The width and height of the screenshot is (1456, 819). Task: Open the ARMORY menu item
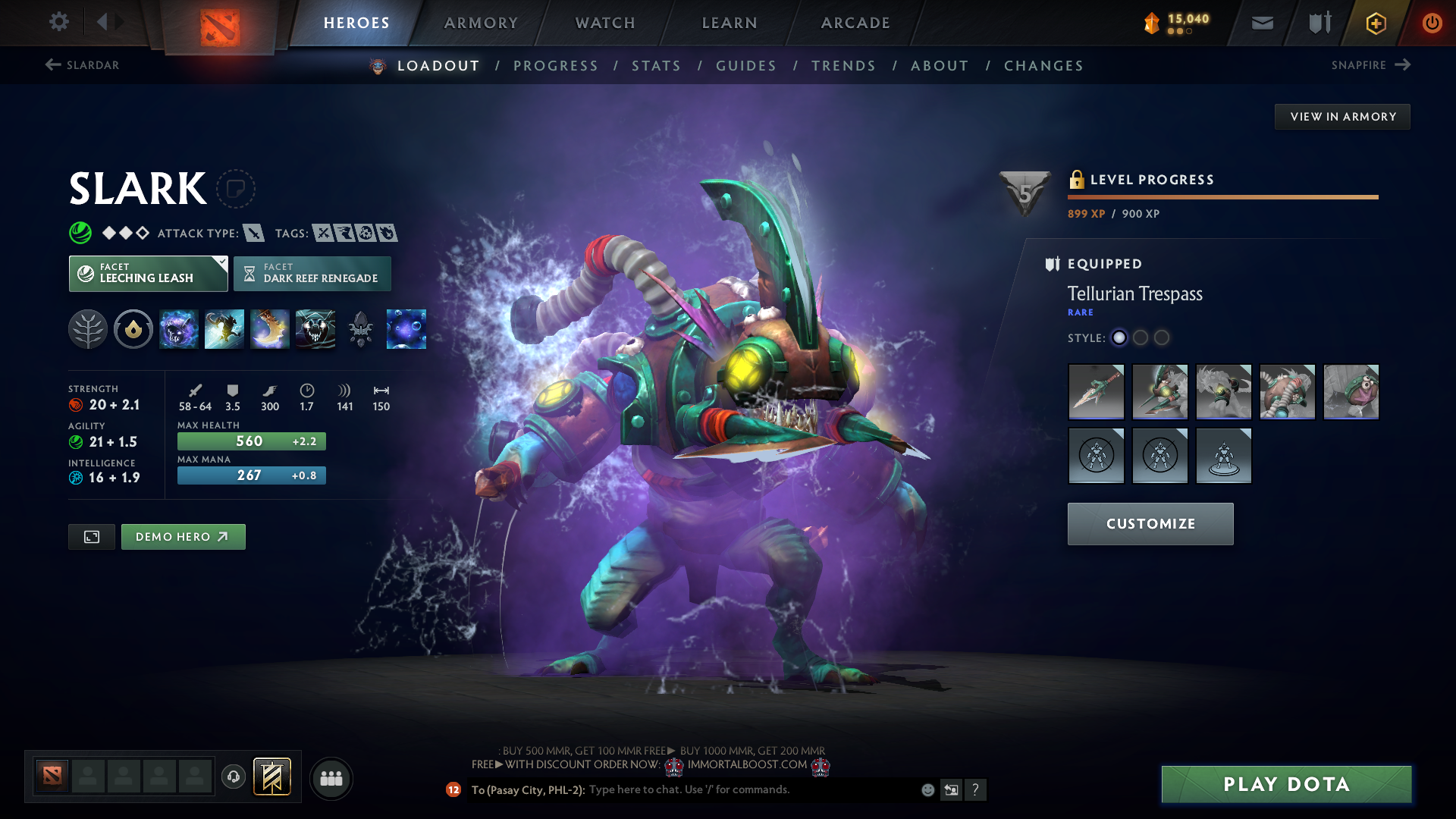[x=481, y=23]
